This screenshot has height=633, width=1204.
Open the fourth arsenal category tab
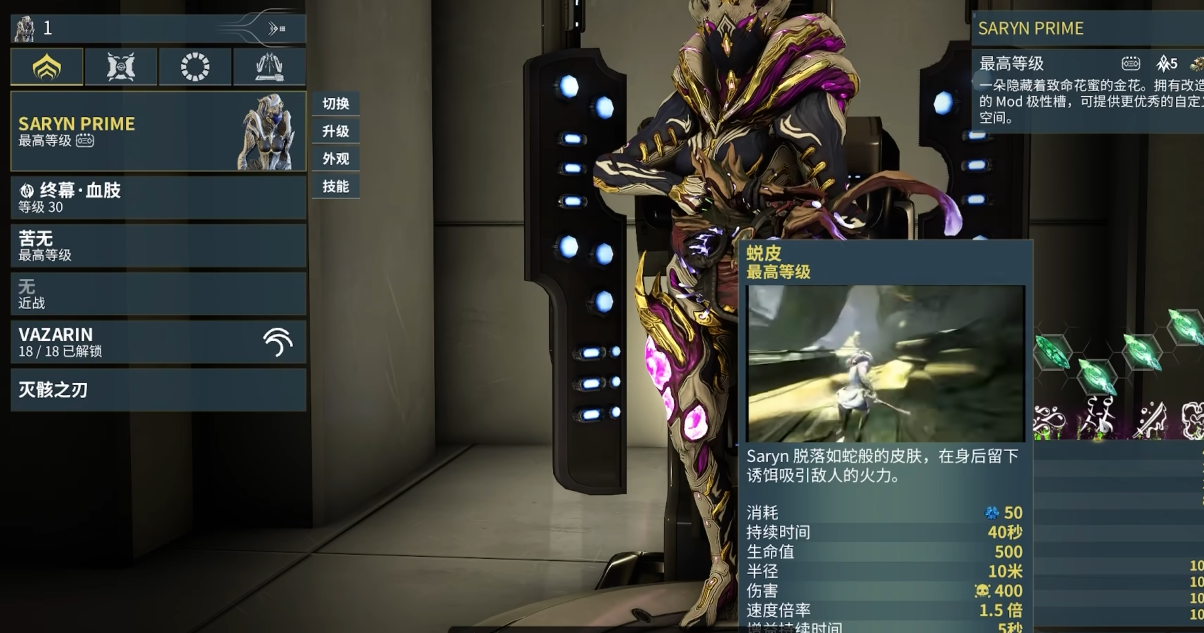270,67
